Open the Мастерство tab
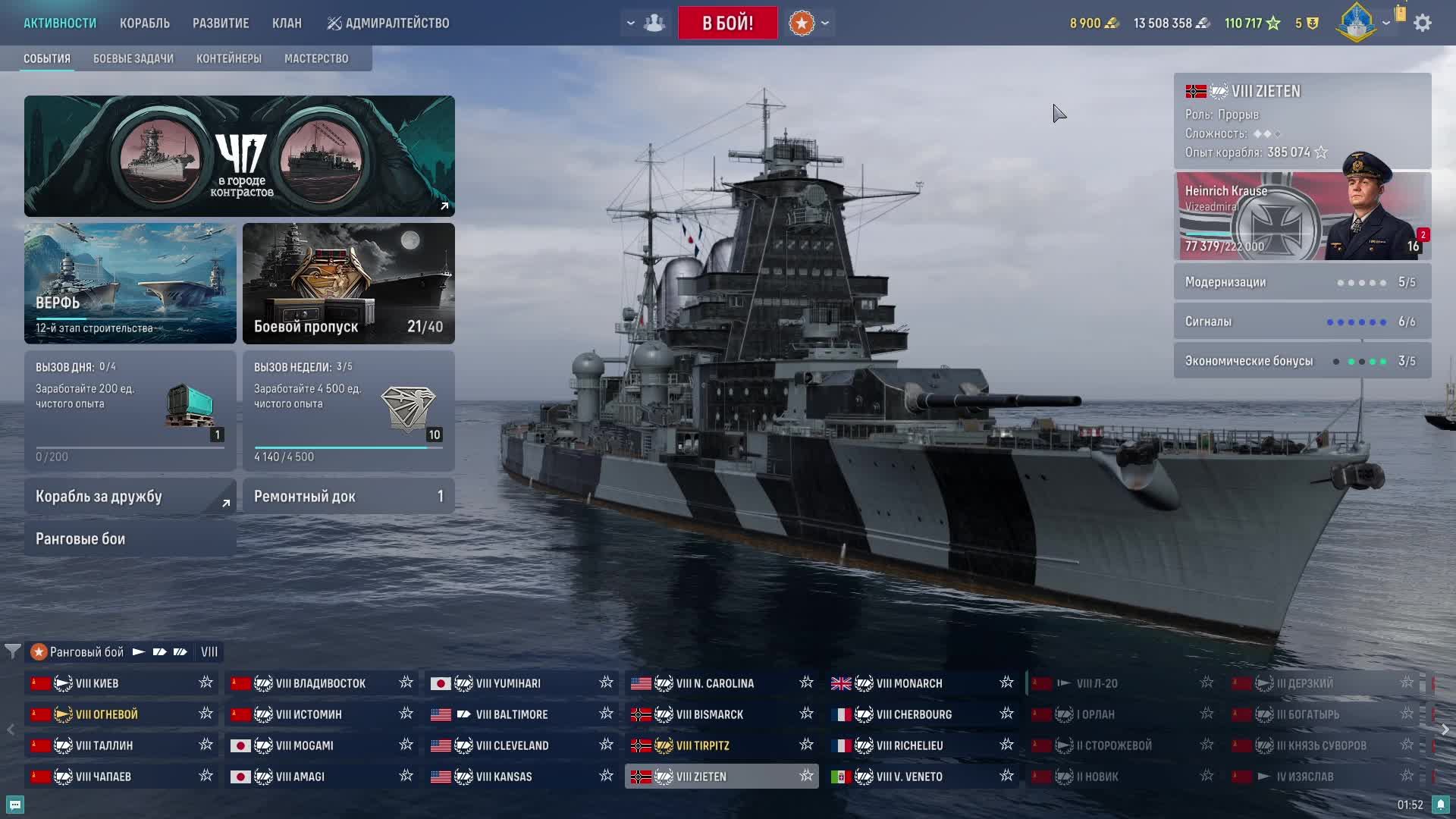The height and width of the screenshot is (819, 1456). point(316,58)
